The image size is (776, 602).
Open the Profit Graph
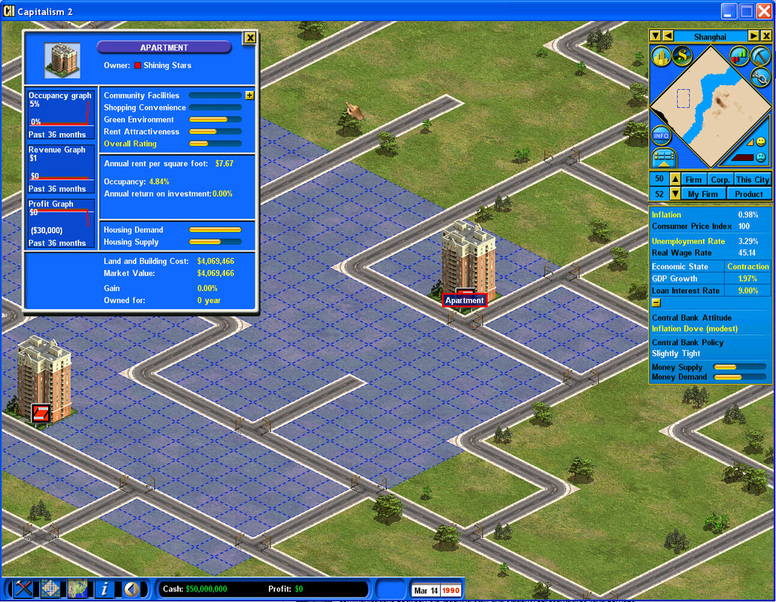click(x=61, y=222)
